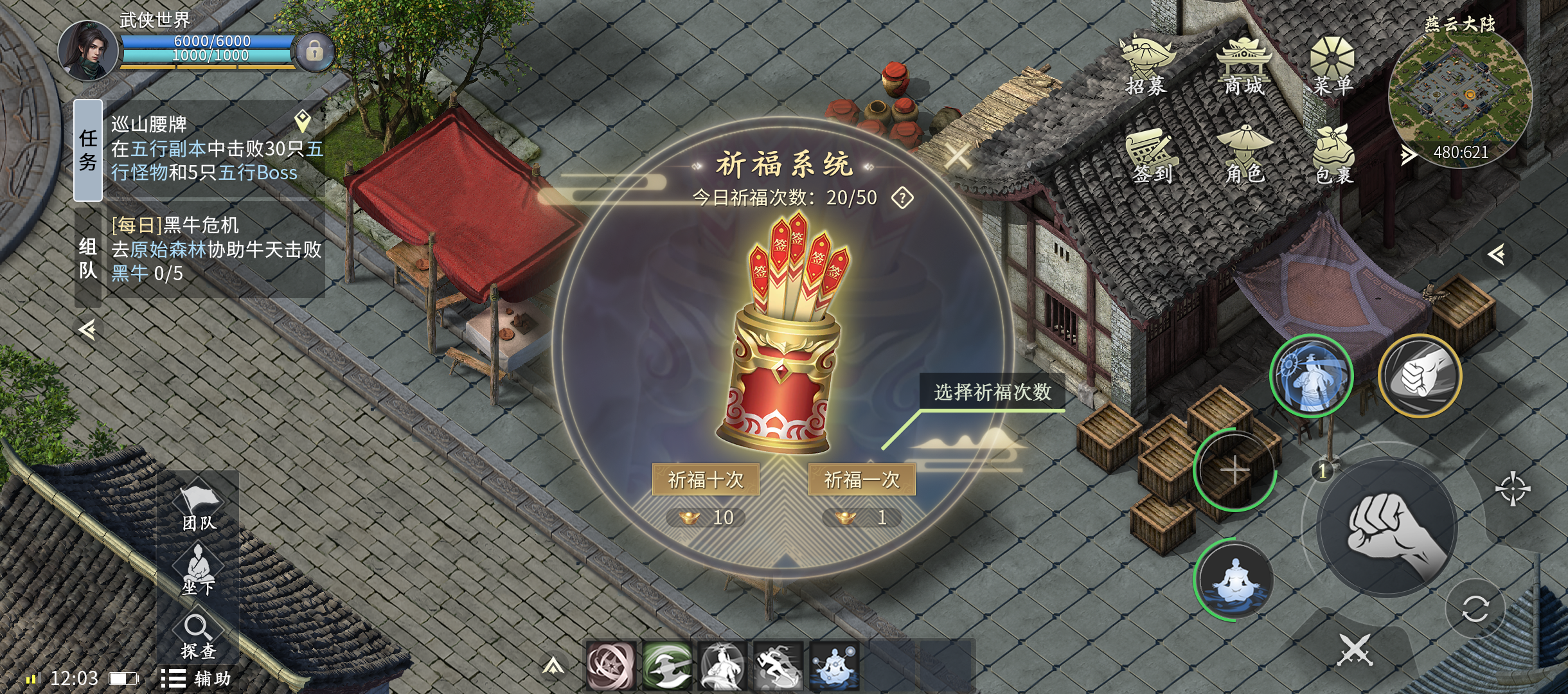Attack with the large fist button
The image size is (1568, 694).
click(x=1388, y=529)
